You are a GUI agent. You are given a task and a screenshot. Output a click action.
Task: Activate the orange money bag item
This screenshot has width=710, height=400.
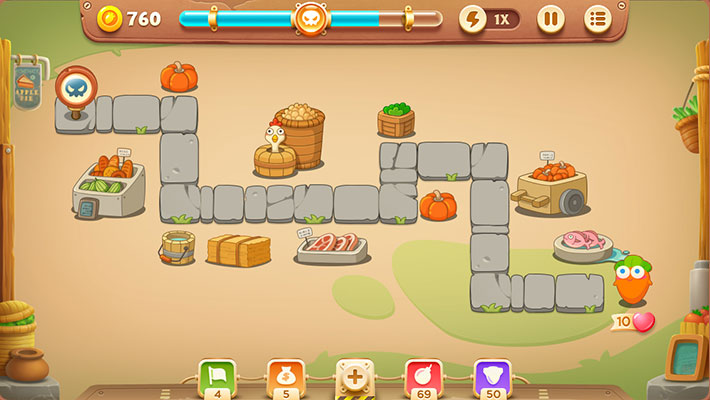(x=285, y=377)
